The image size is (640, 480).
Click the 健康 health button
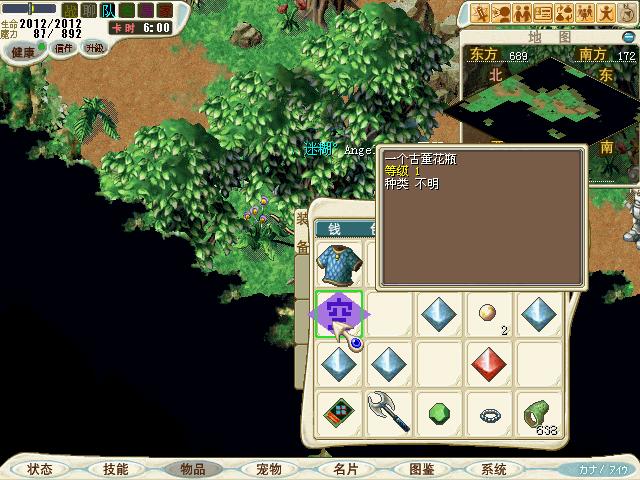23,49
